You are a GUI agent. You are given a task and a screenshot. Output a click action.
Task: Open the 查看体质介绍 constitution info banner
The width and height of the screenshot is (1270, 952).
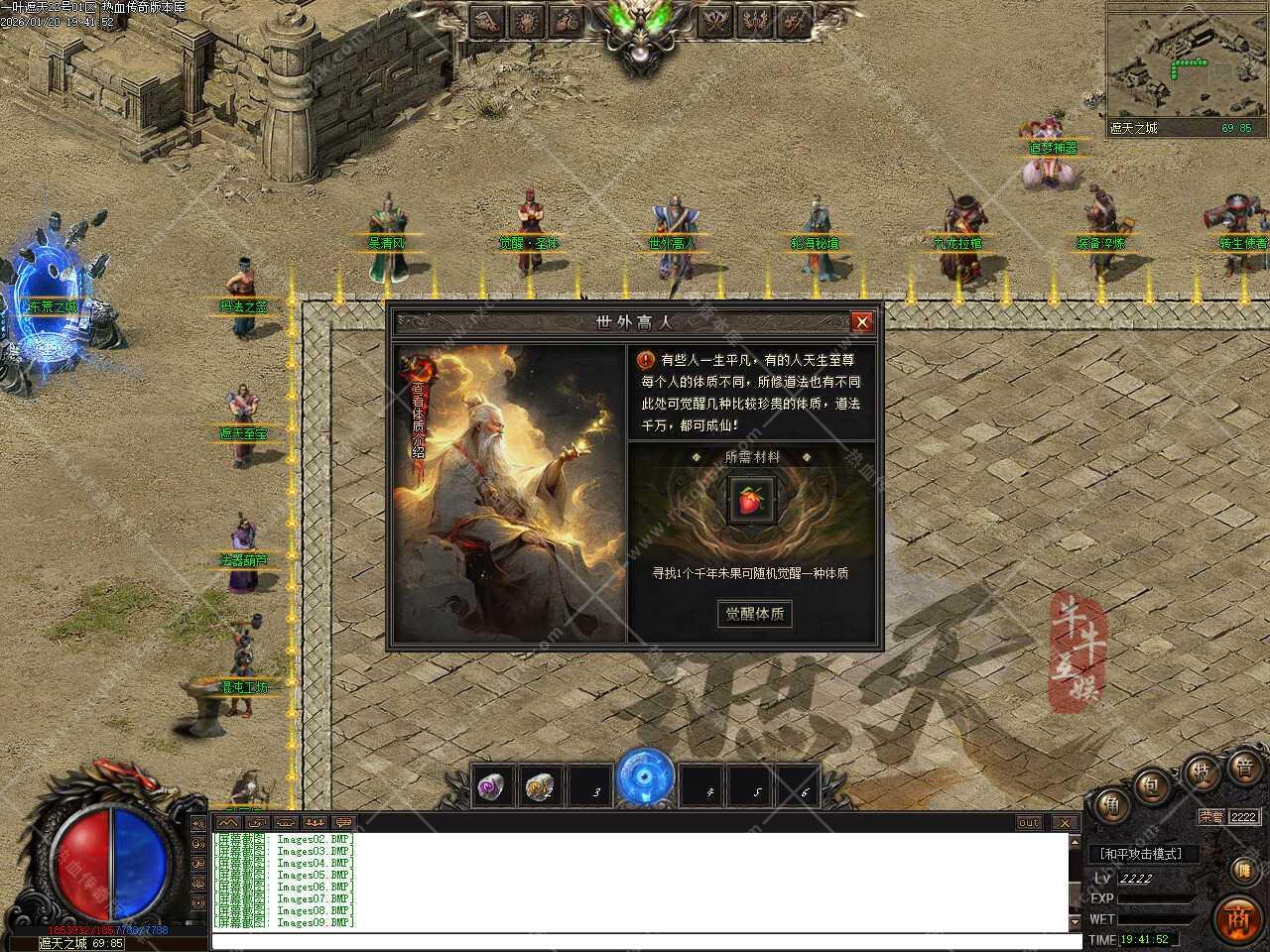point(417,416)
